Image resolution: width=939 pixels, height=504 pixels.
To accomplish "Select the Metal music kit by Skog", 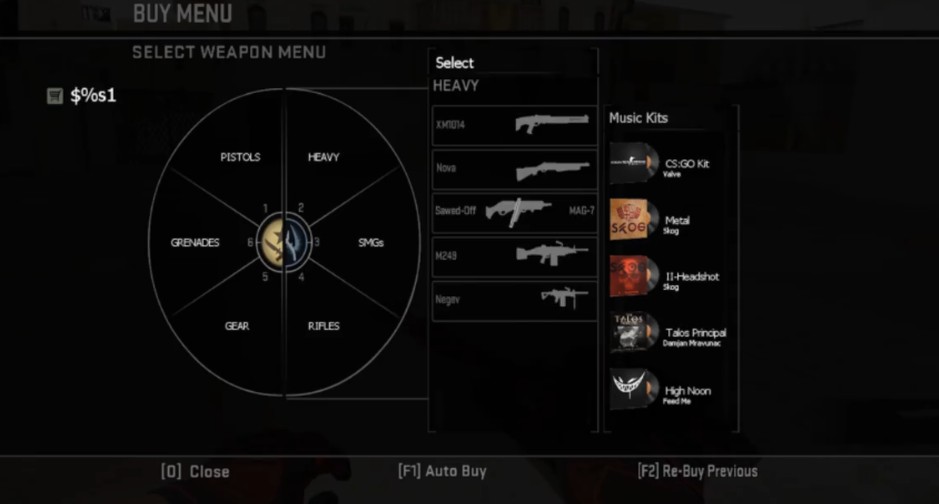I will coord(670,222).
